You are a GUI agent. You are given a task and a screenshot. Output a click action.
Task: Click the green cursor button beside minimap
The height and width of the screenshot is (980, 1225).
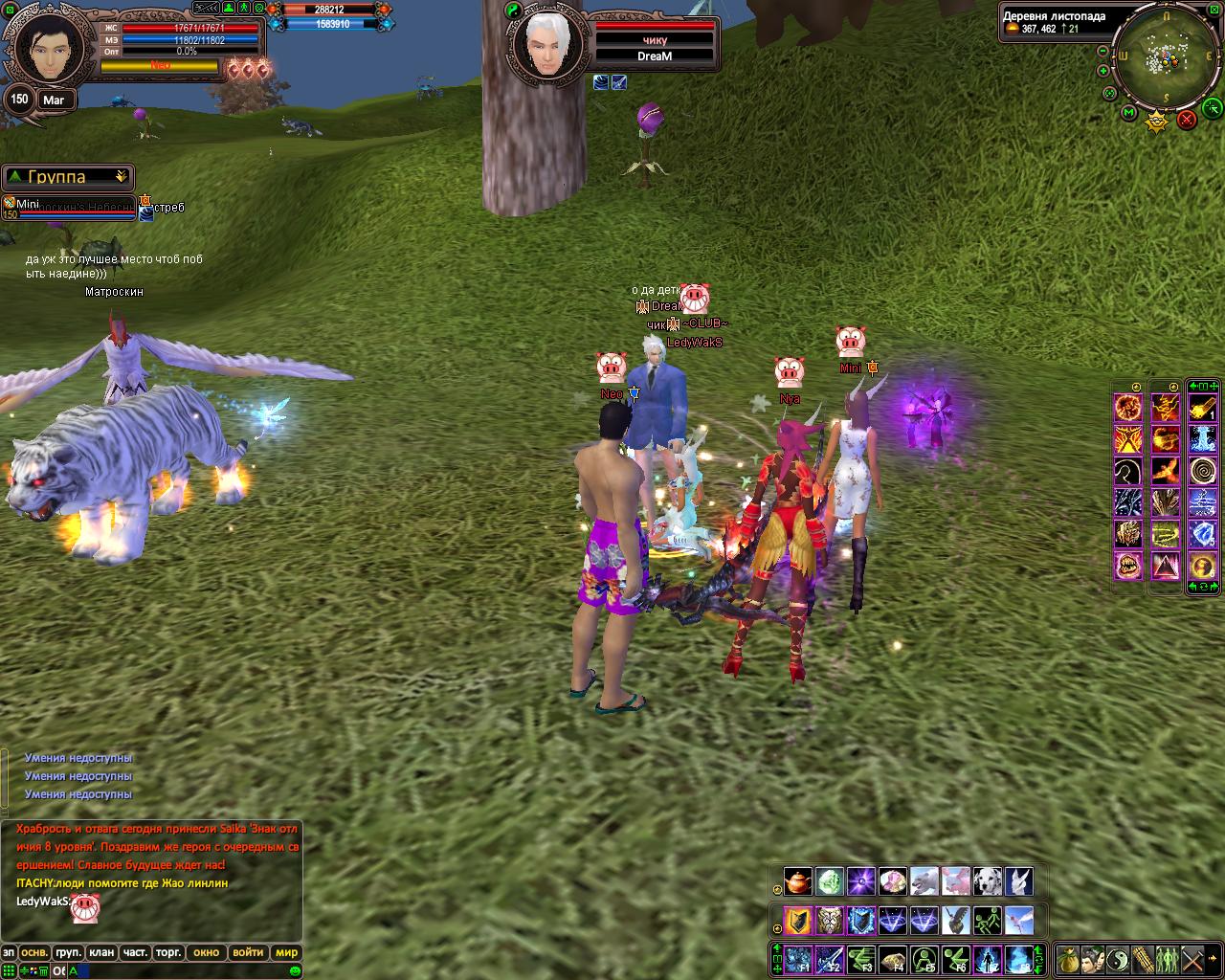(1213, 106)
